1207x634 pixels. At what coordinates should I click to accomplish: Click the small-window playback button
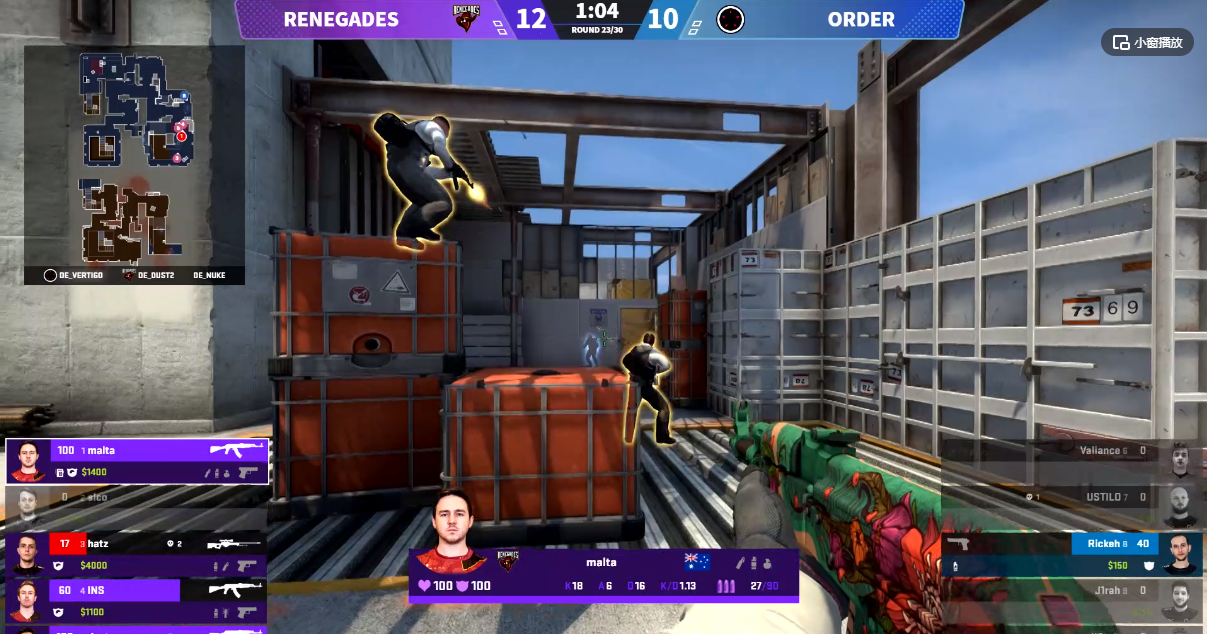click(1147, 43)
